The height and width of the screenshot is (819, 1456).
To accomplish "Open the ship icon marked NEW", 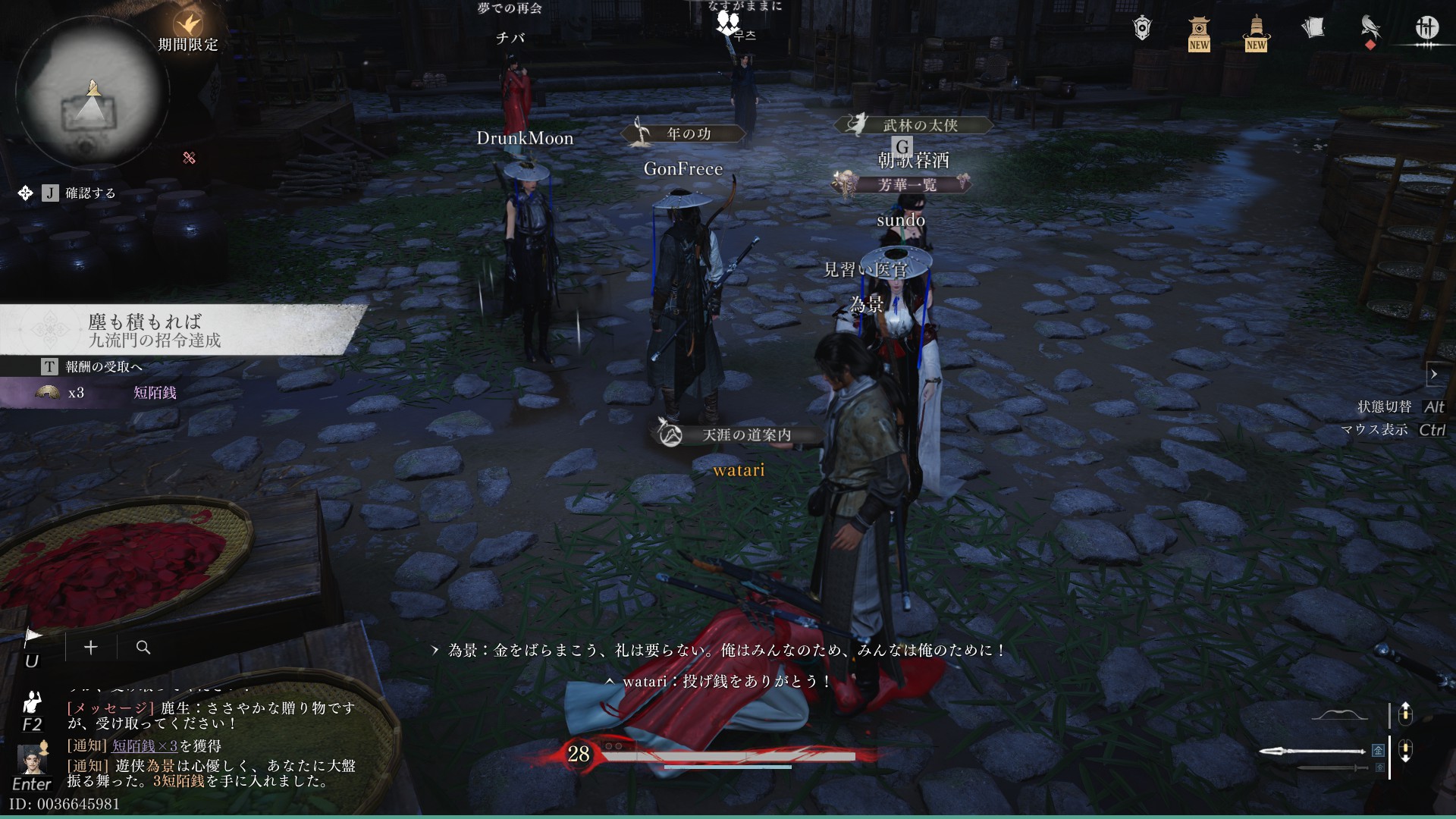I will pyautogui.click(x=1256, y=32).
